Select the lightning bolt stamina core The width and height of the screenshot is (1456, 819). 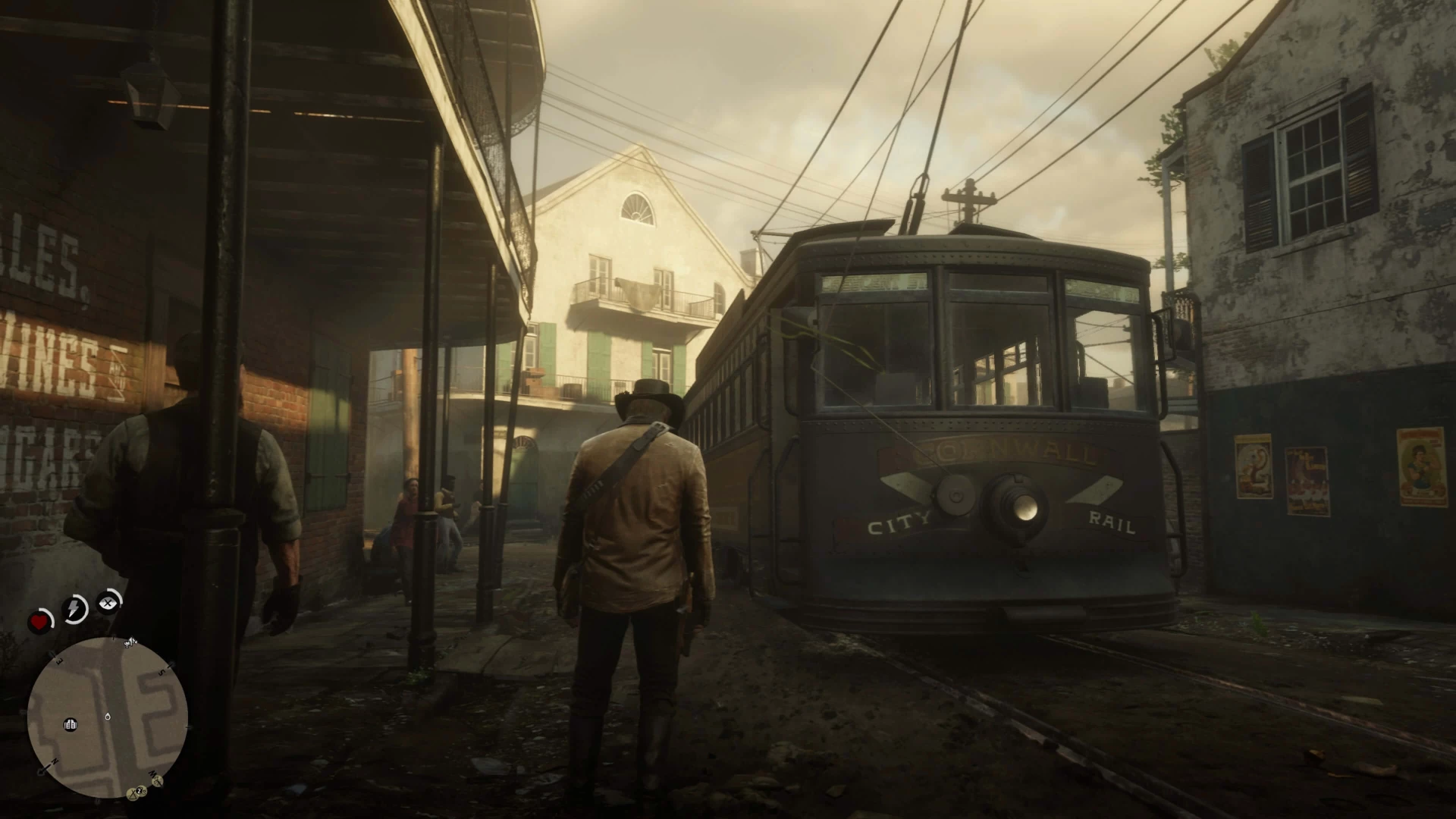(75, 608)
